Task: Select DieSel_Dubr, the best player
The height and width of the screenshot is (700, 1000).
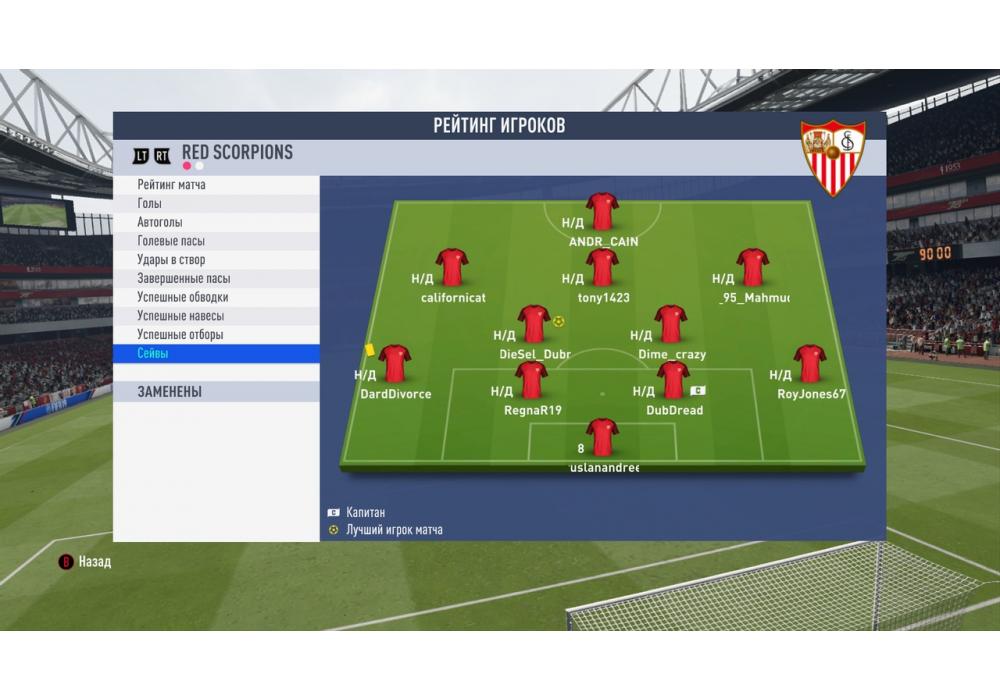Action: click(534, 324)
